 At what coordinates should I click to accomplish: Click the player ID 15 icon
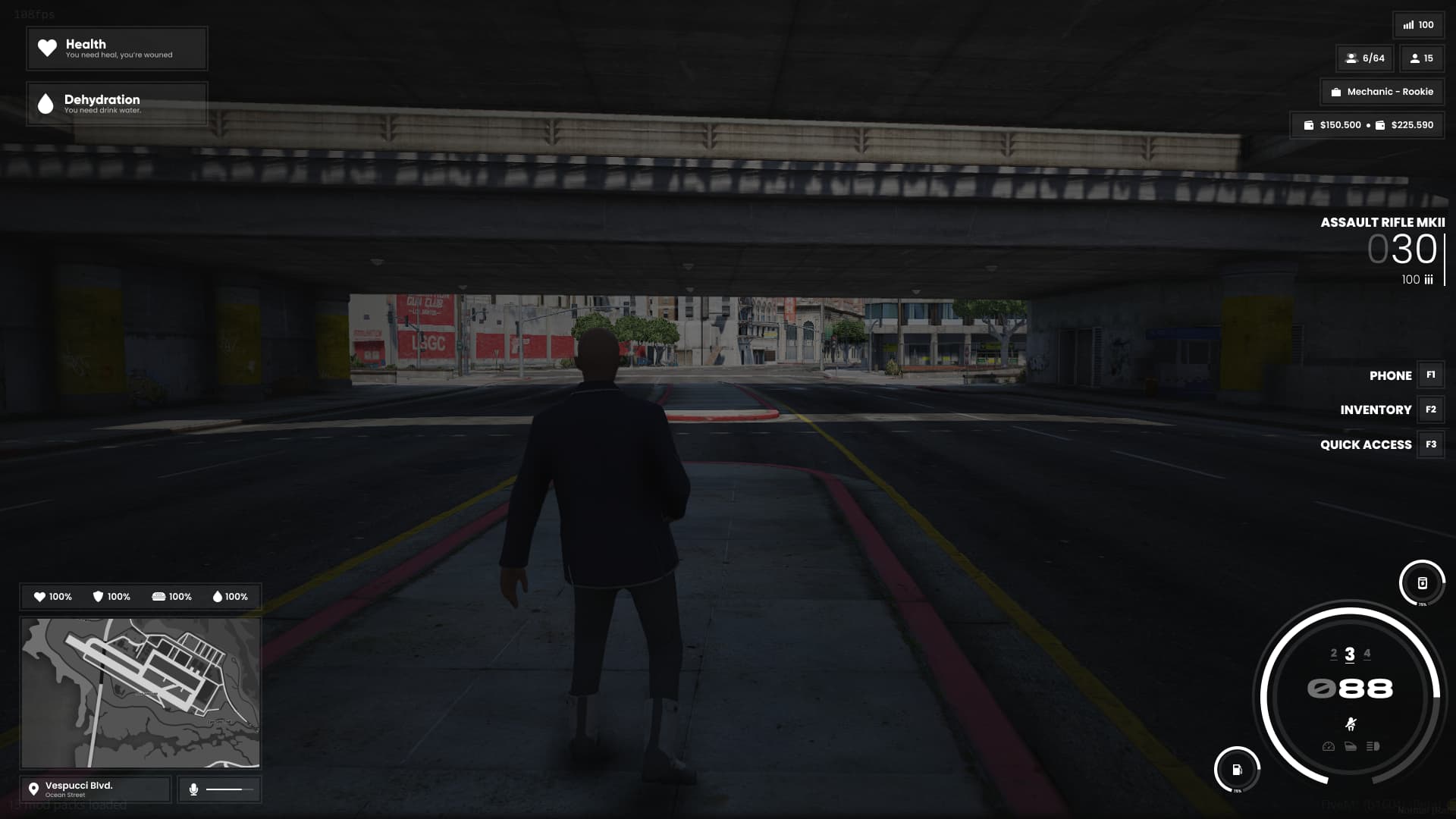click(x=1415, y=58)
